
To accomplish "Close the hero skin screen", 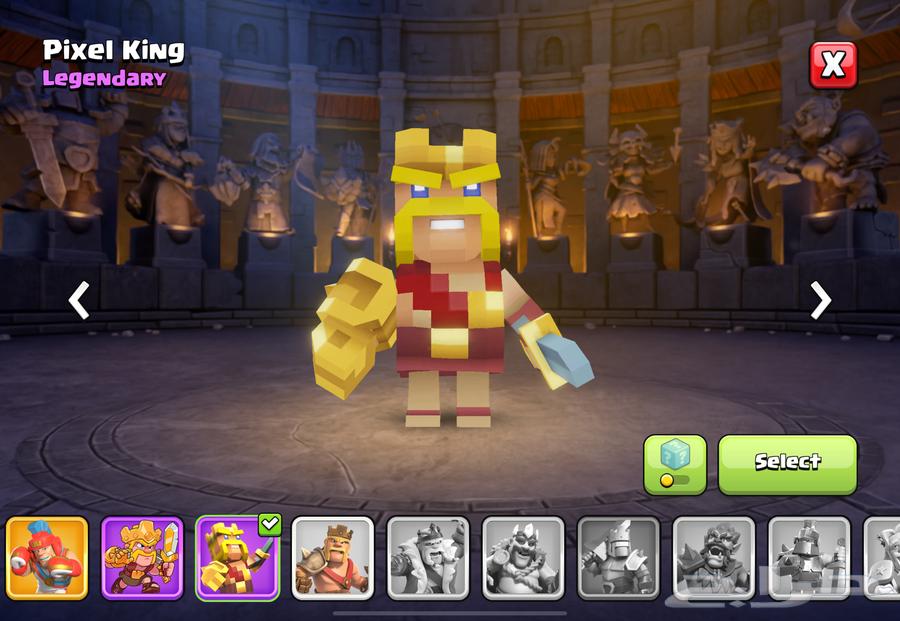I will [832, 66].
